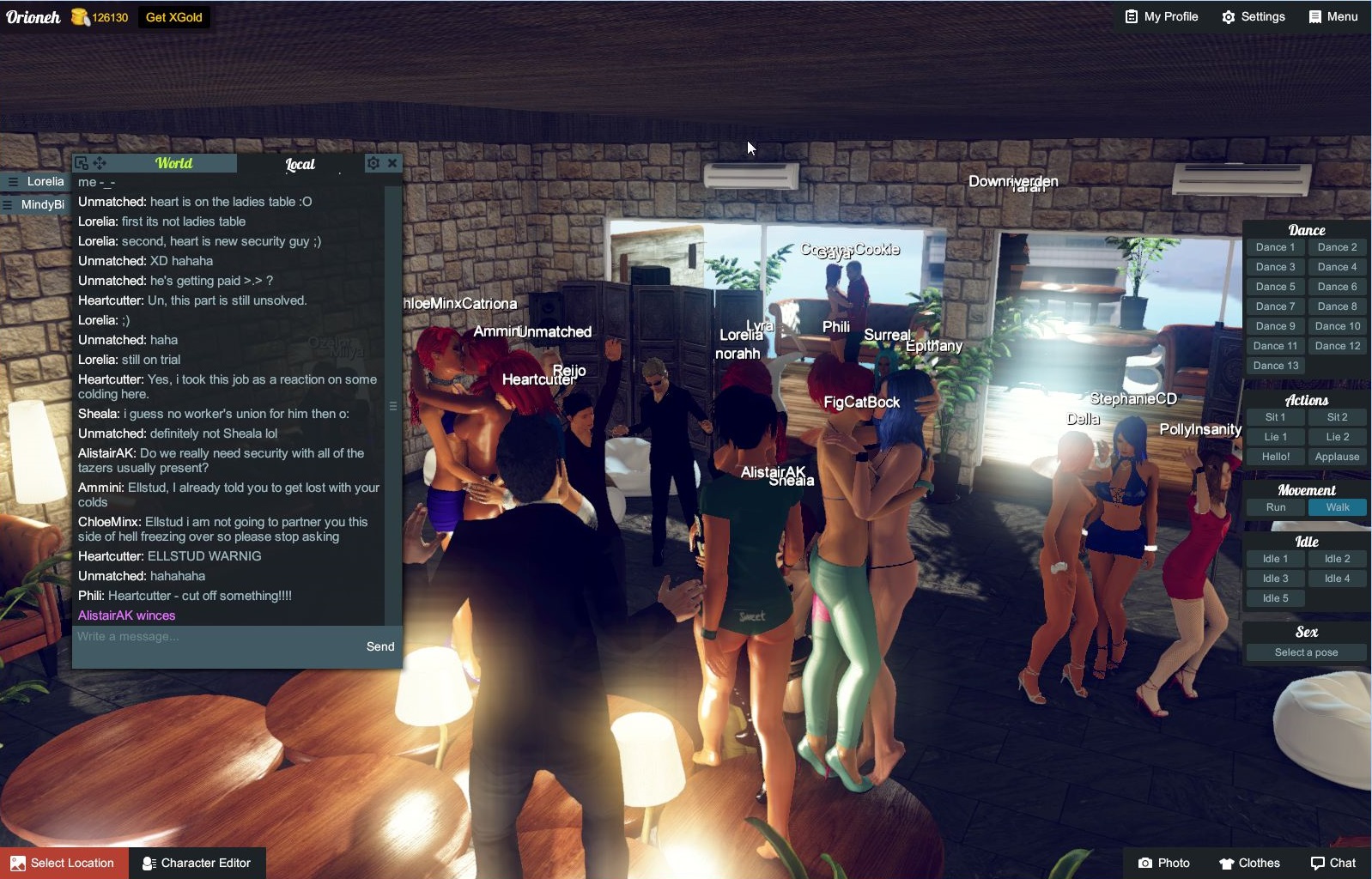Click the Applause action button
This screenshot has height=879, width=1372.
click(x=1337, y=457)
